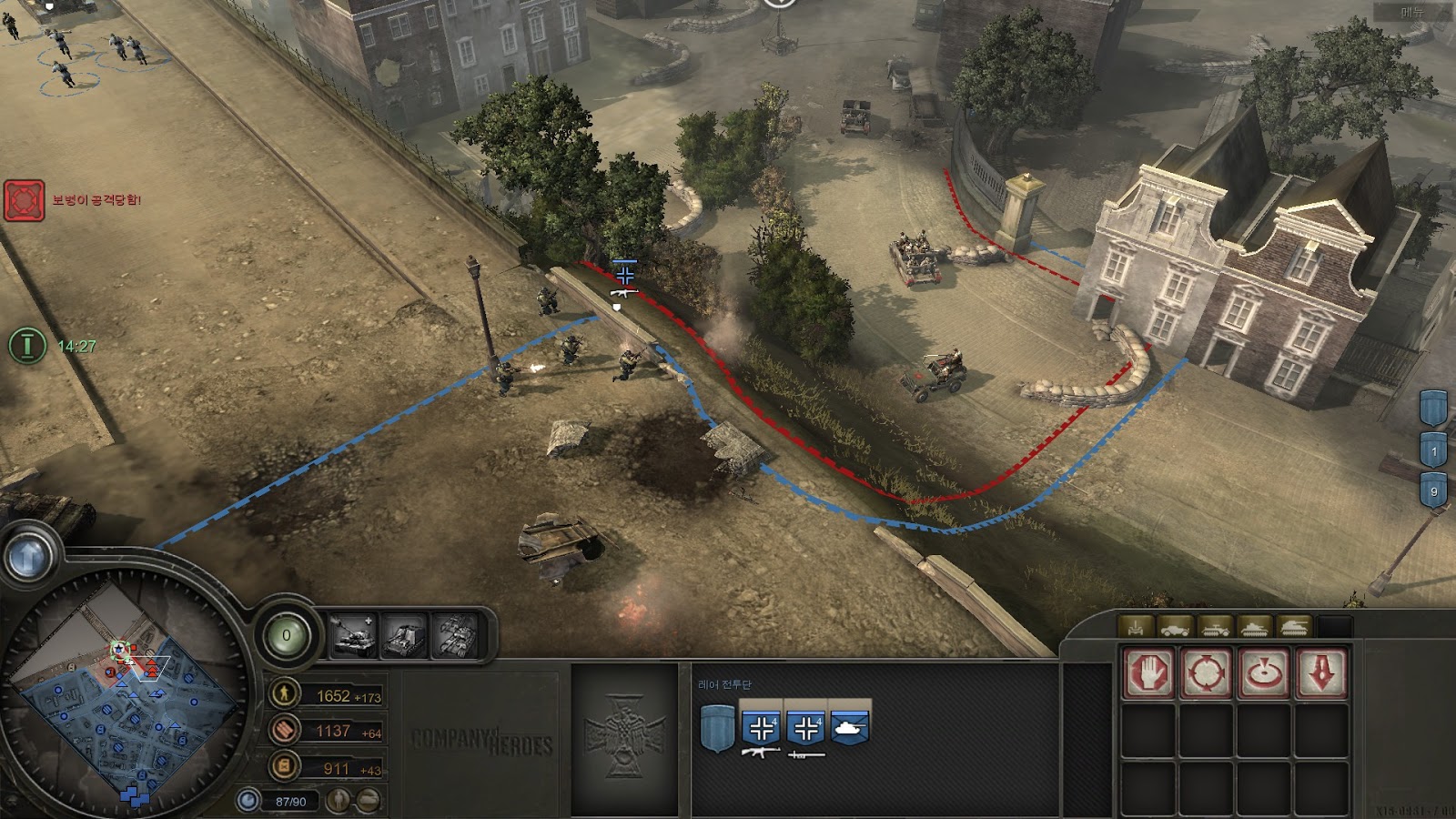Activate the twin tanks commander ability

click(456, 635)
